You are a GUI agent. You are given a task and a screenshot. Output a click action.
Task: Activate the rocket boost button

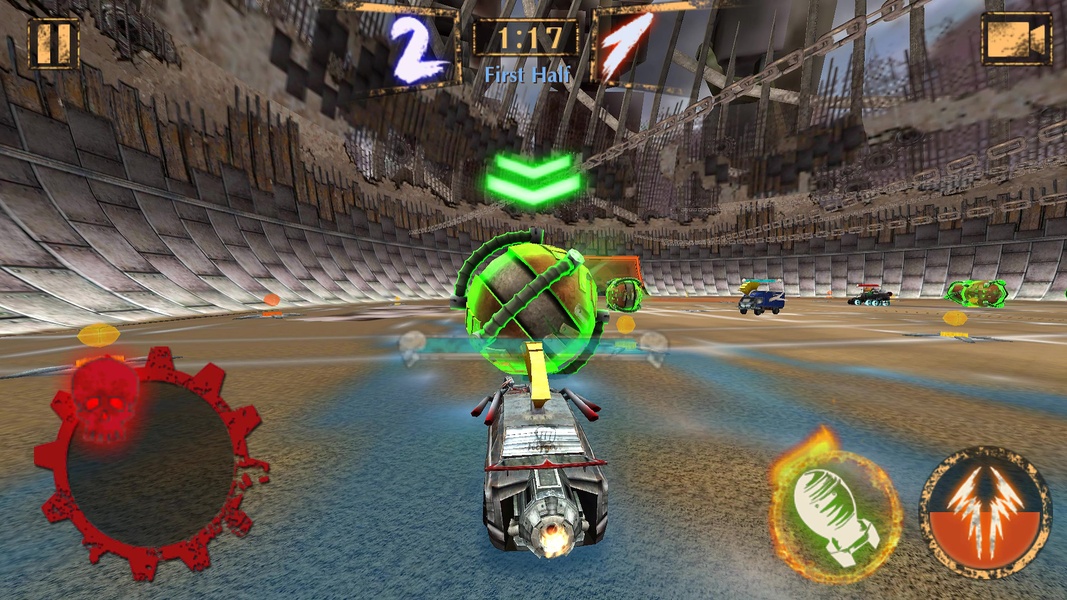pos(984,512)
